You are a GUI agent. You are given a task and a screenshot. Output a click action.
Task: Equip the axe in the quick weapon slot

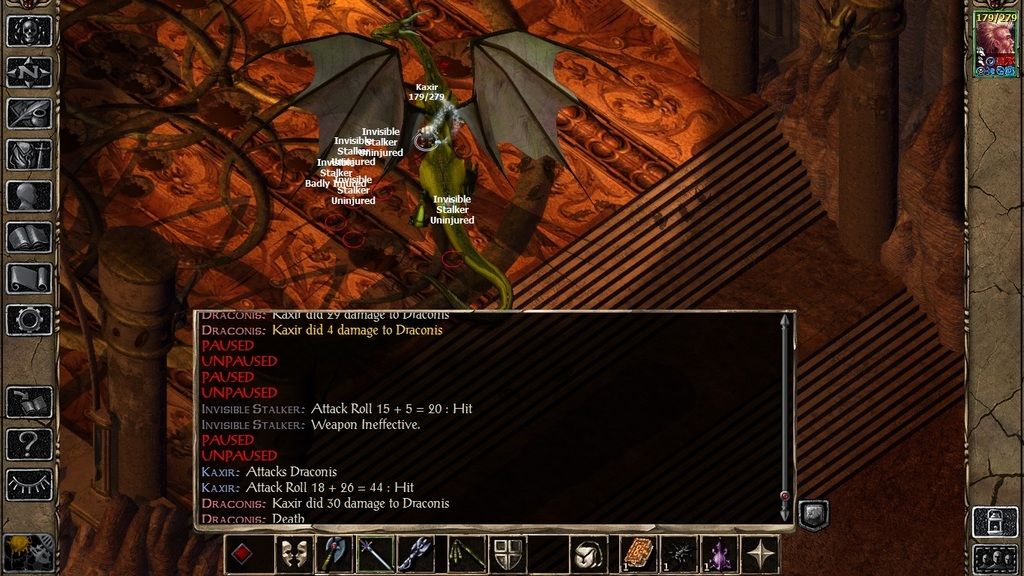tap(336, 554)
